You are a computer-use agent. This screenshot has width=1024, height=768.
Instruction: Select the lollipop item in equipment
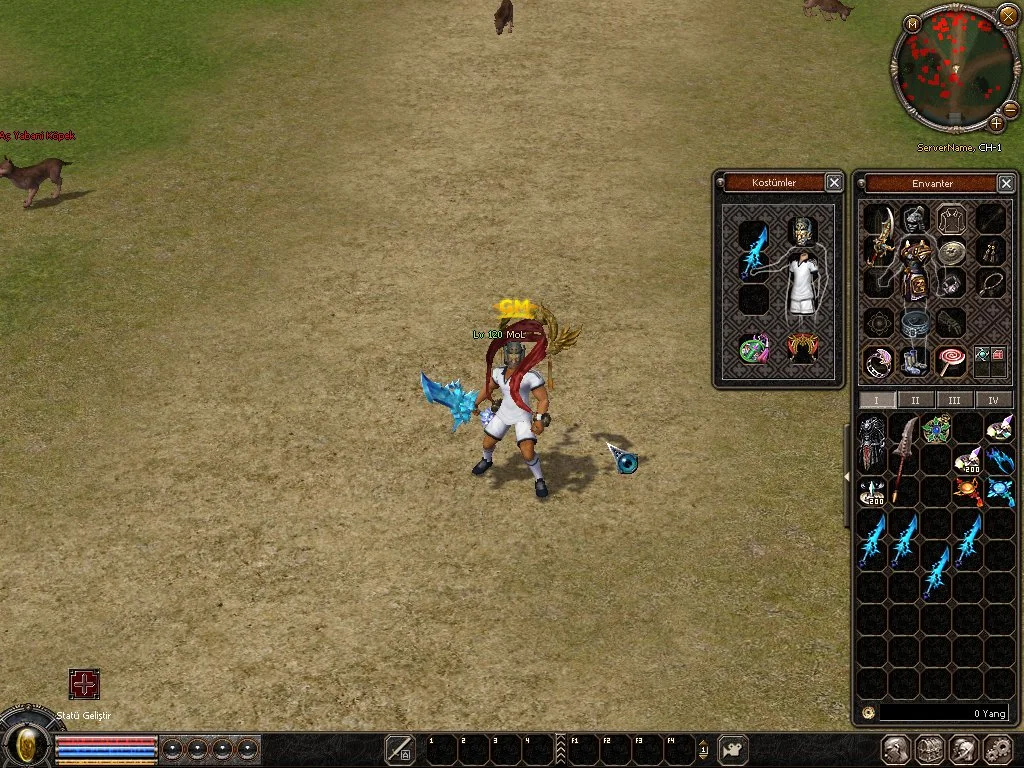[x=950, y=360]
